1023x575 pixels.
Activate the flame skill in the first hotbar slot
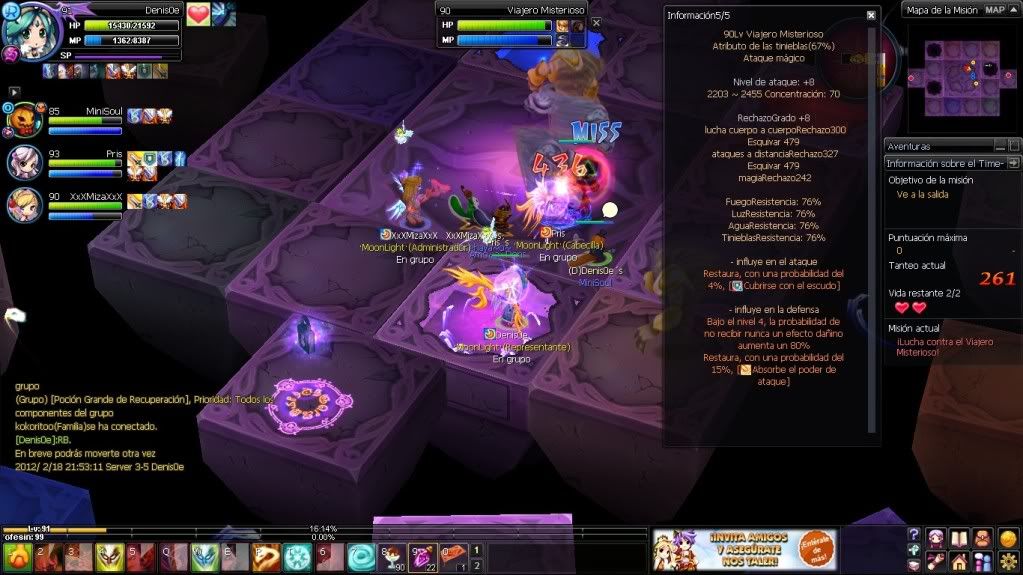point(17,557)
